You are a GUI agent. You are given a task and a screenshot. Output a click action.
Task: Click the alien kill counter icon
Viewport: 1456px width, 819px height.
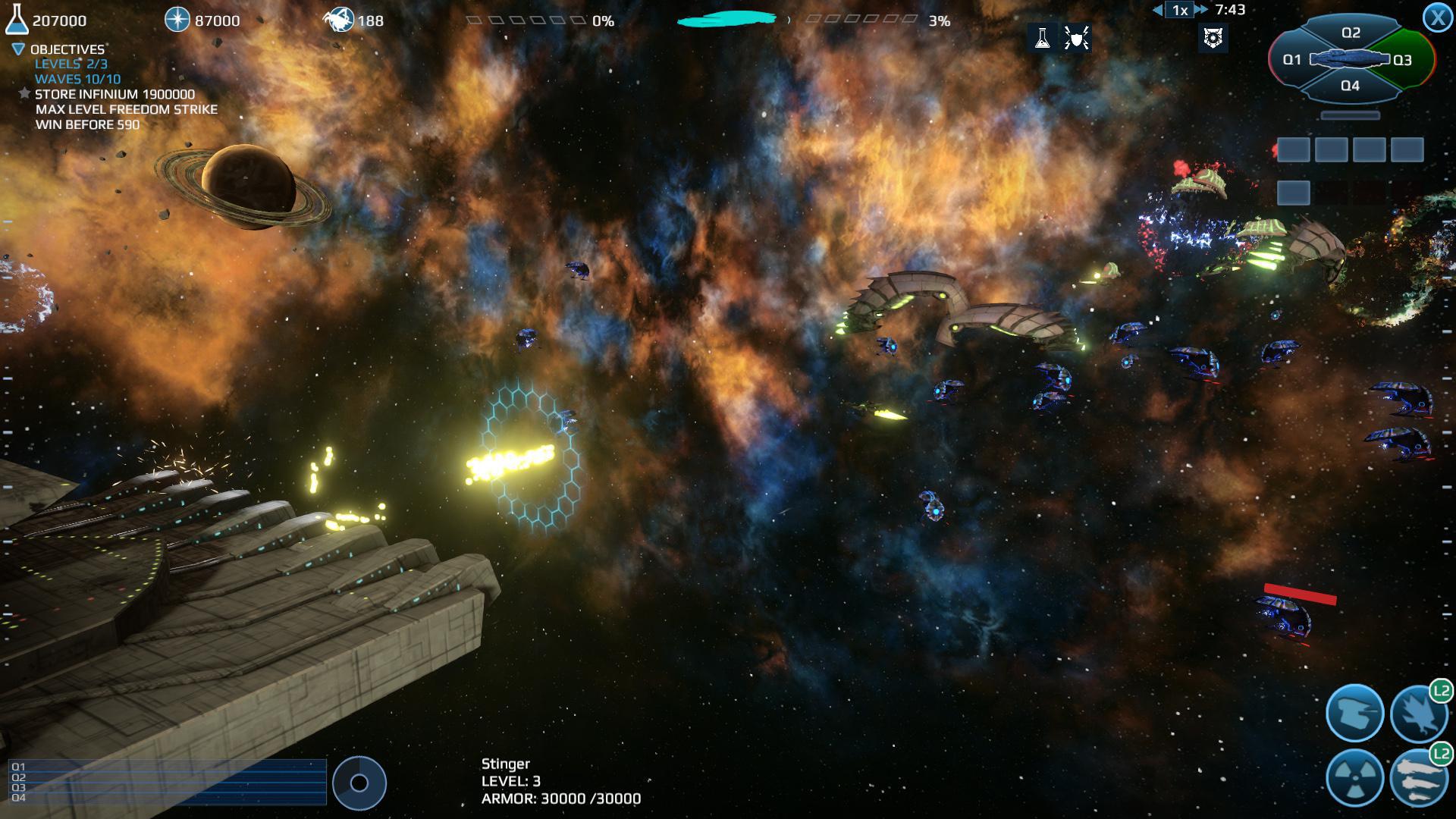[339, 19]
